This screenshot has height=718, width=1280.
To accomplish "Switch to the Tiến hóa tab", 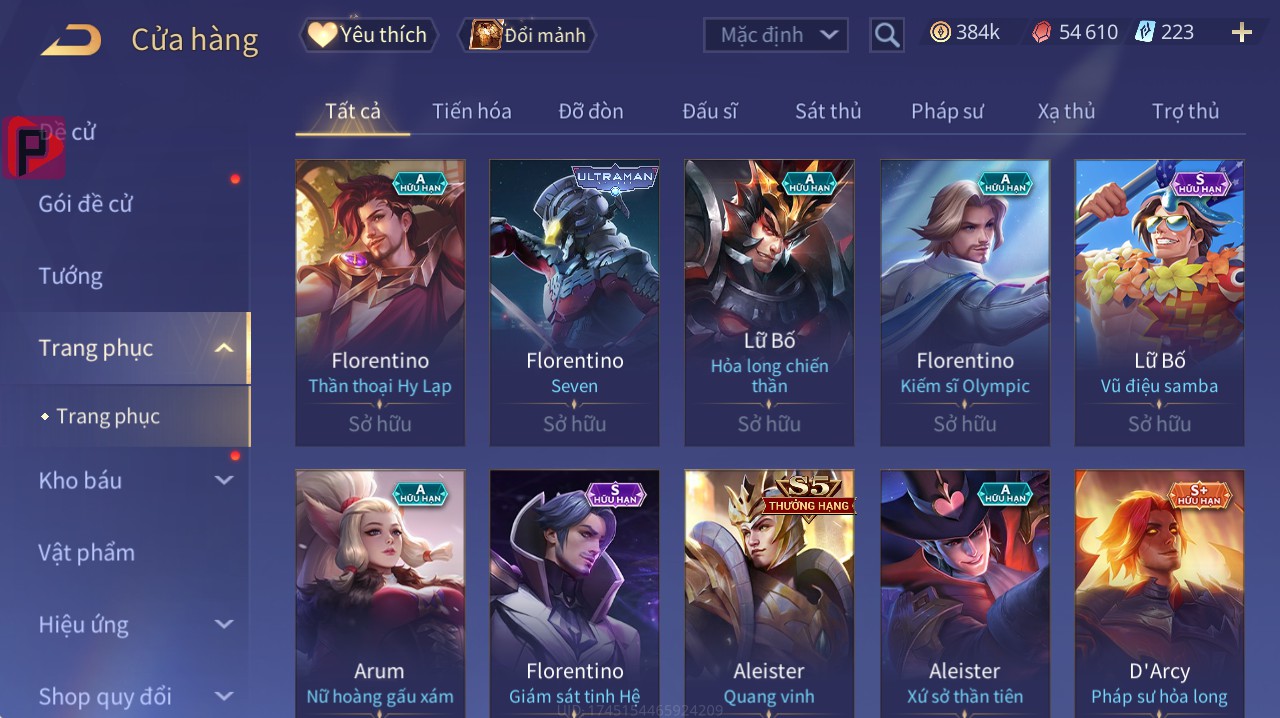I will point(471,111).
